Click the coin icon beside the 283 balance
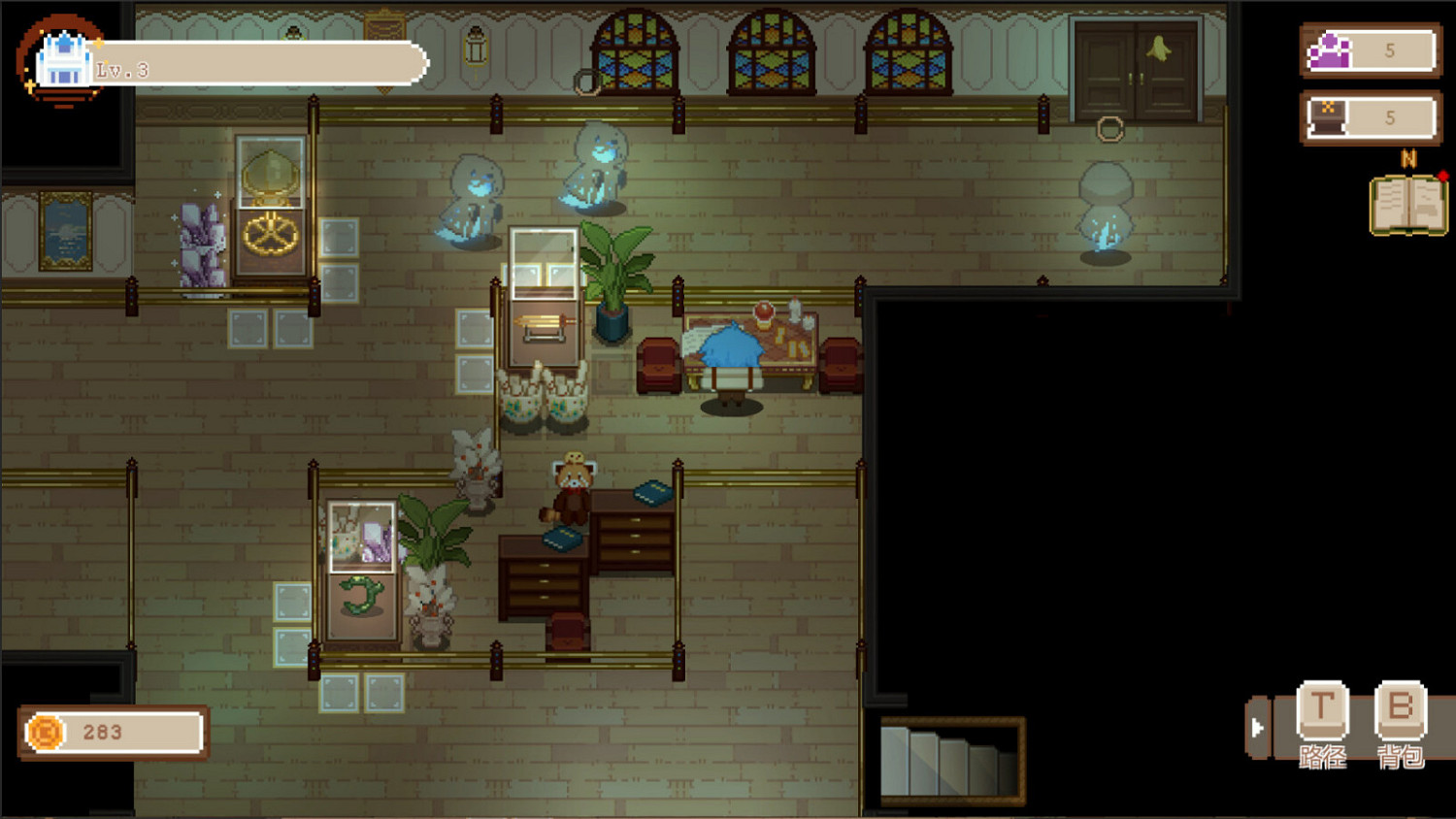Image resolution: width=1456 pixels, height=819 pixels. pos(44,733)
